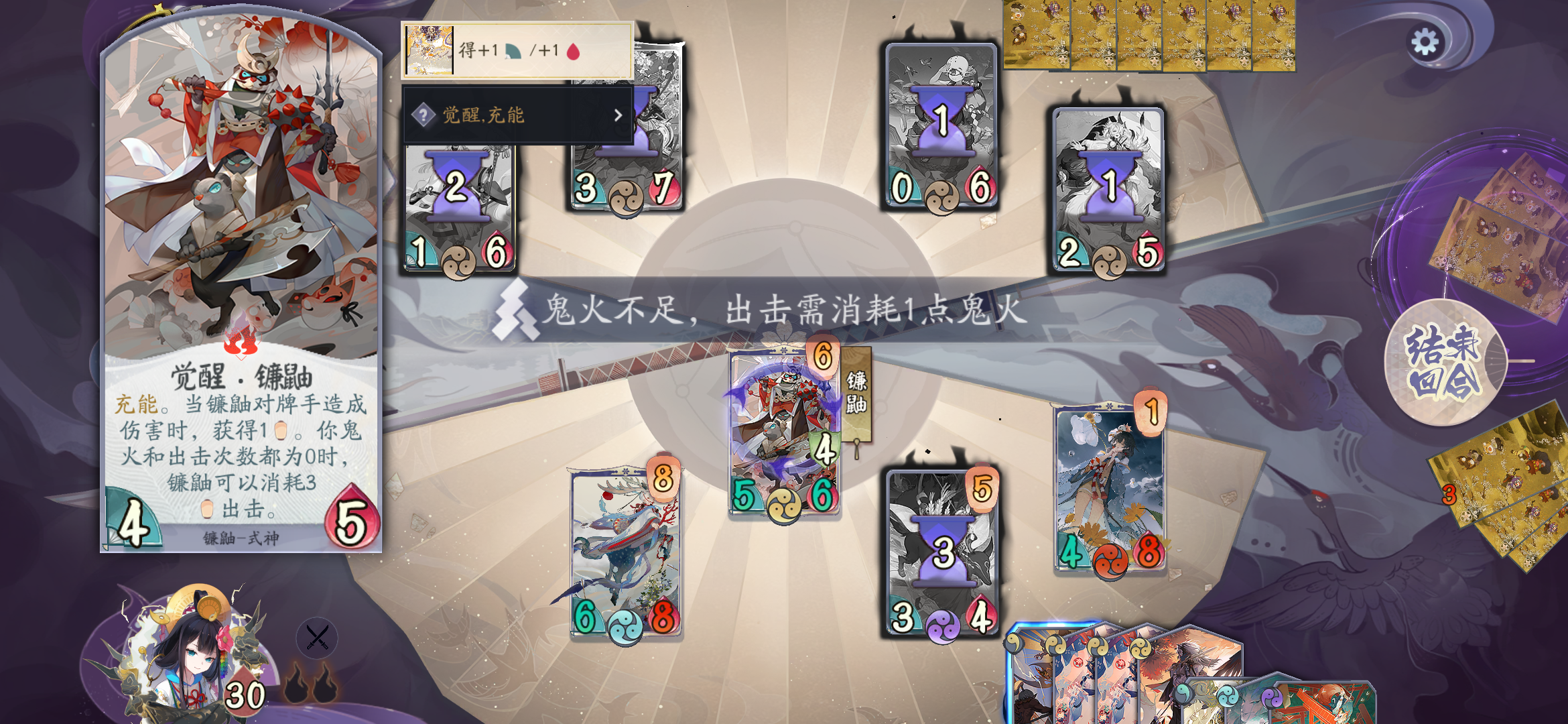Expand 觉醒,充能 details with the right arrow
Viewport: 1568px width, 724px height.
618,115
